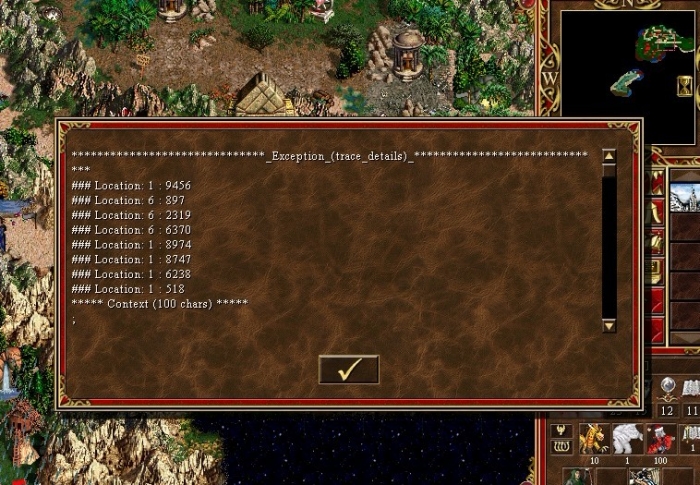Select the snowy town portrait in the town list
This screenshot has height=485, width=700.
click(x=684, y=197)
